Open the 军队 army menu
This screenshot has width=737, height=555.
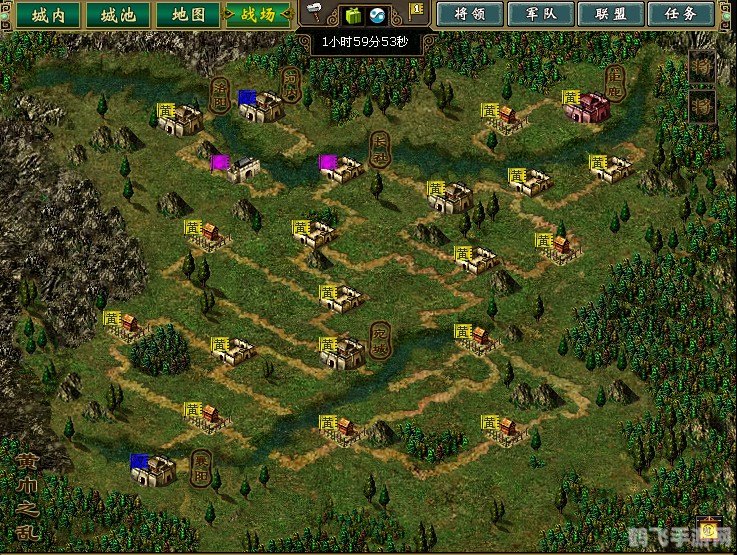click(541, 15)
